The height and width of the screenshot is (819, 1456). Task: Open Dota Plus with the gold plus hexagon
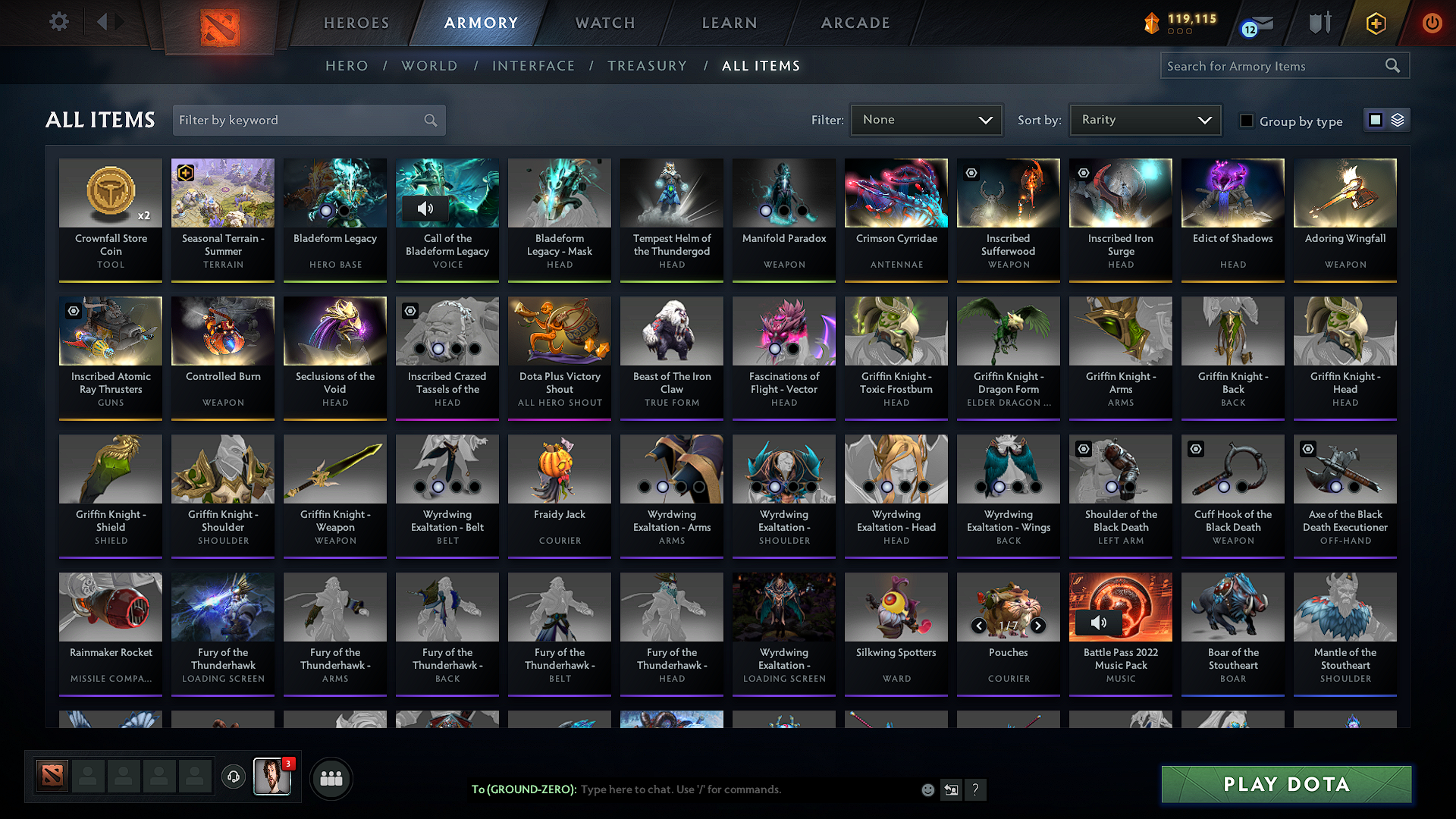(1375, 24)
